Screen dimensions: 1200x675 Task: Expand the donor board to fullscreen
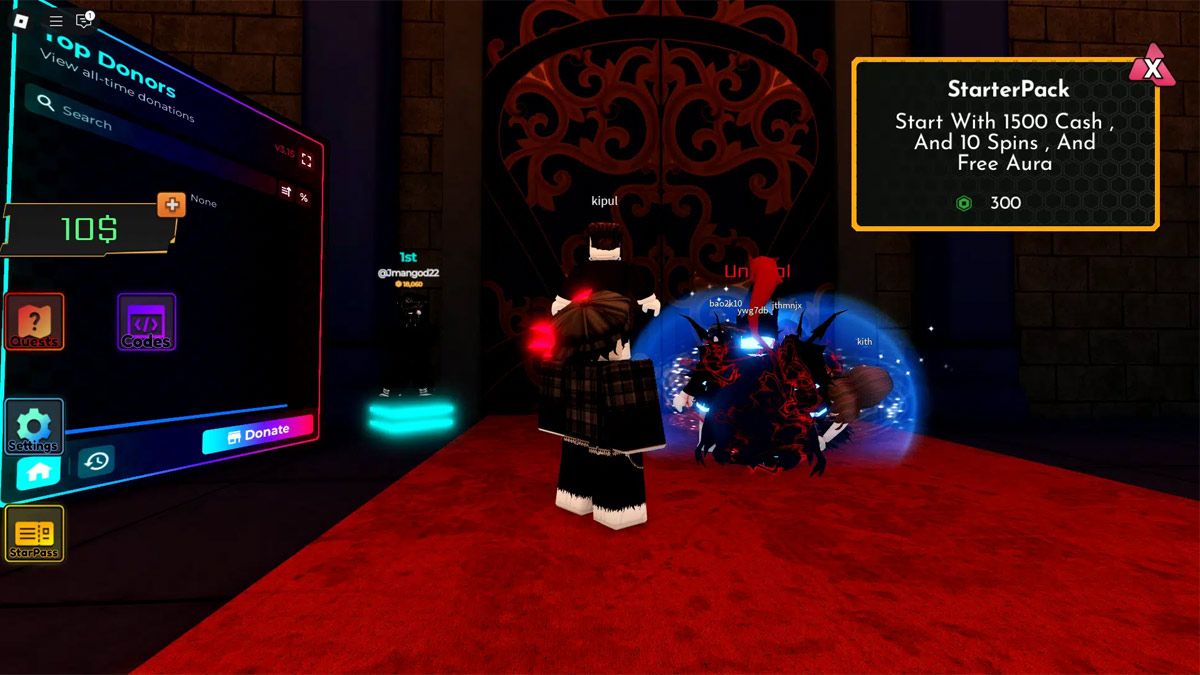click(306, 160)
